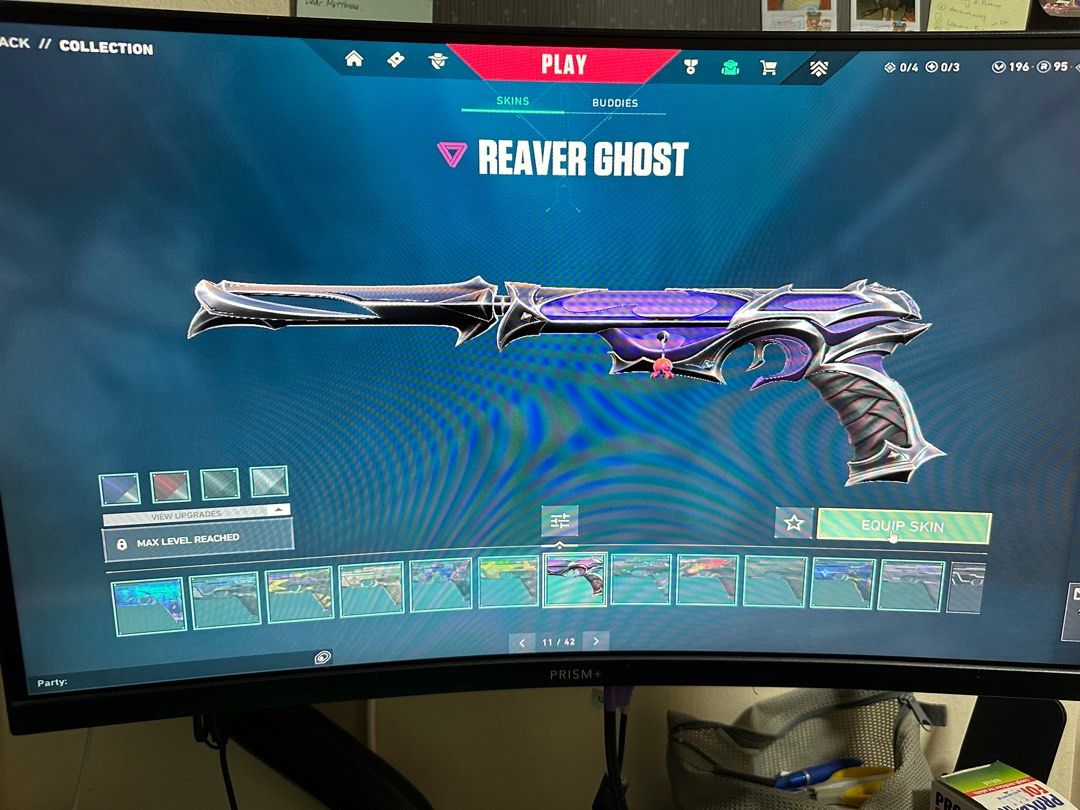Open the store shopping cart
The height and width of the screenshot is (810, 1080).
[x=768, y=68]
